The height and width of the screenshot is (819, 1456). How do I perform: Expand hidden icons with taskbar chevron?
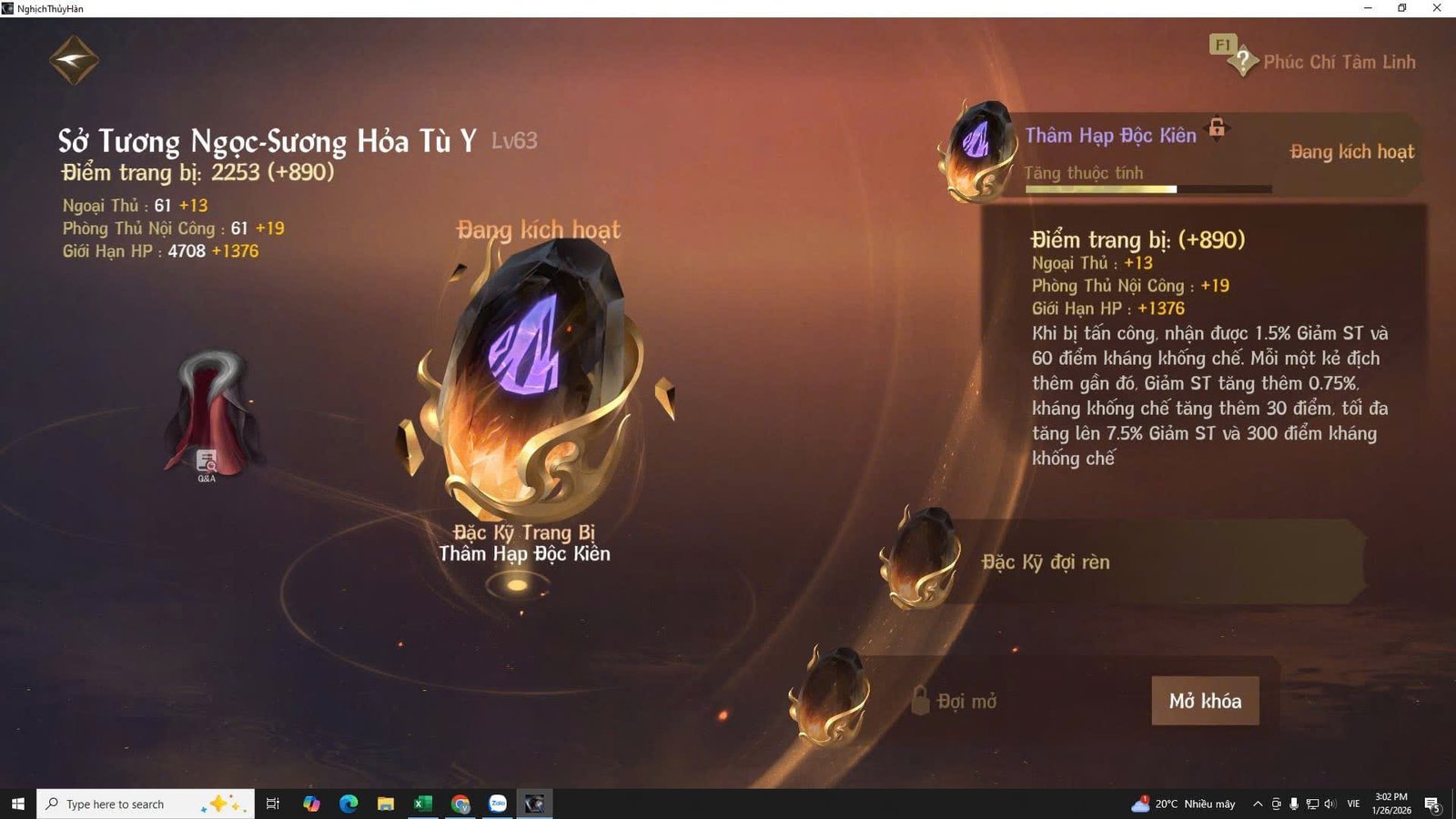[1257, 804]
